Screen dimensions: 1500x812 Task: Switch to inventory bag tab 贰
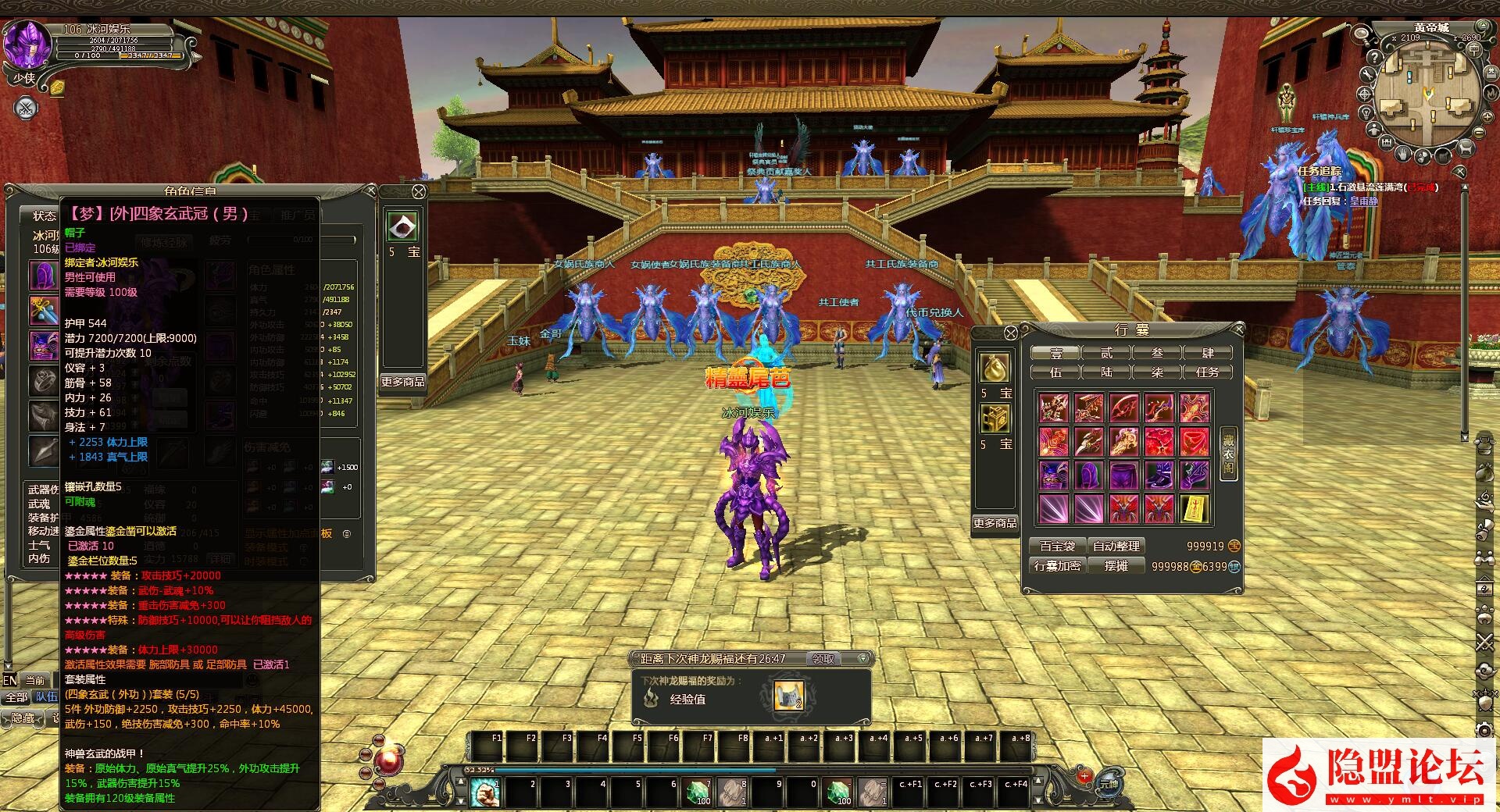point(1106,353)
